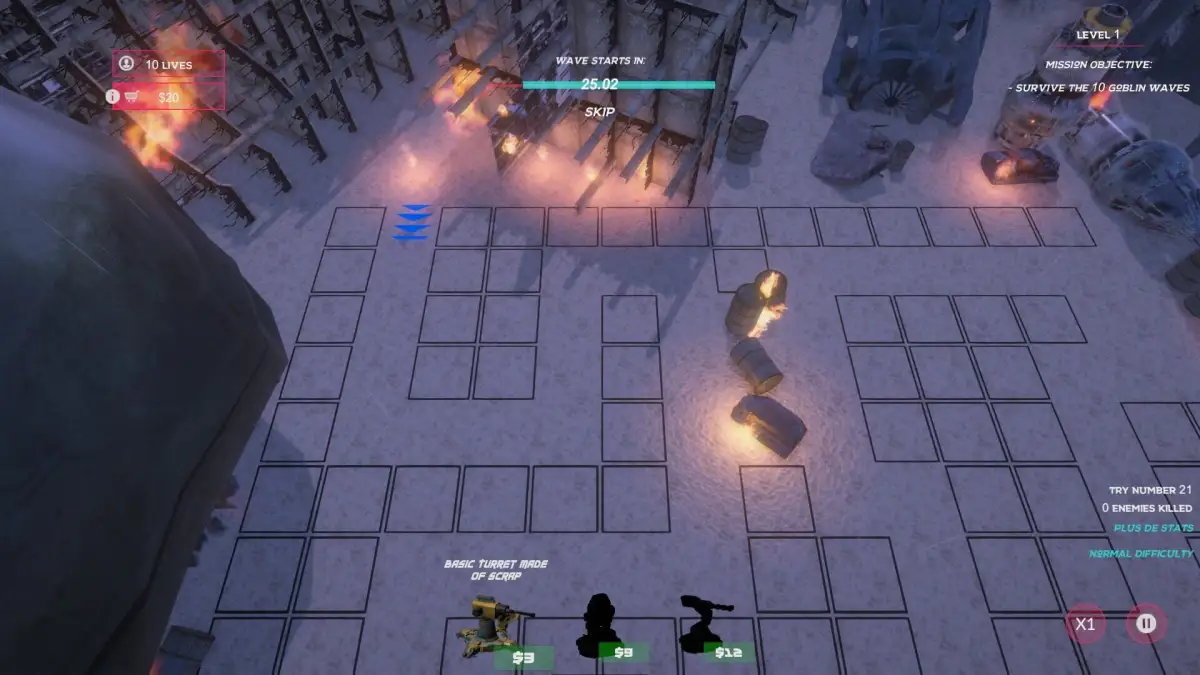Skip the wave countdown timer
This screenshot has width=1200, height=675.
599,112
